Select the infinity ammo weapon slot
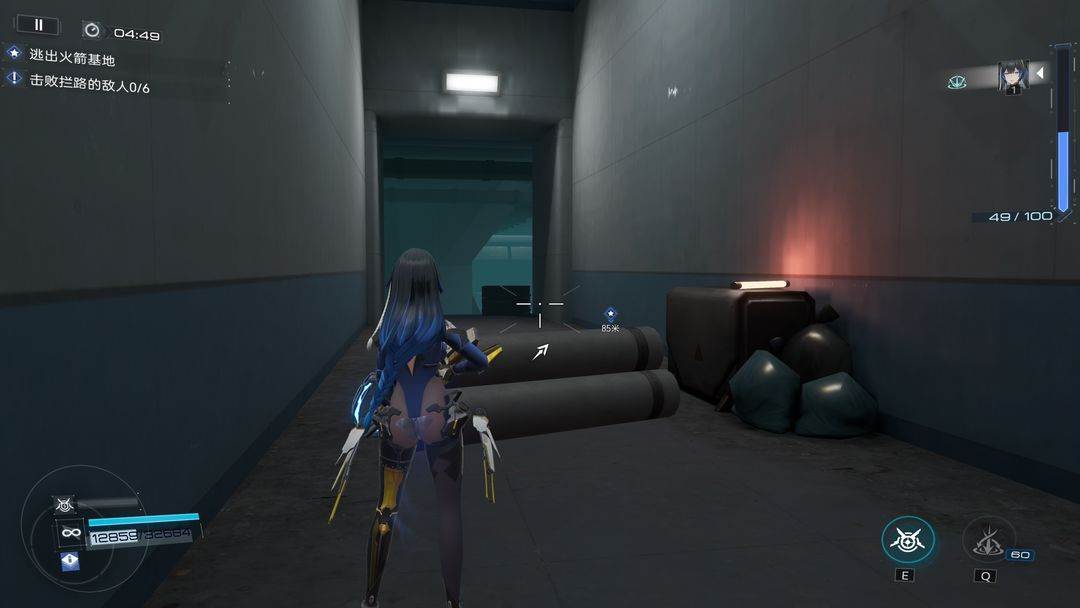 pyautogui.click(x=70, y=532)
